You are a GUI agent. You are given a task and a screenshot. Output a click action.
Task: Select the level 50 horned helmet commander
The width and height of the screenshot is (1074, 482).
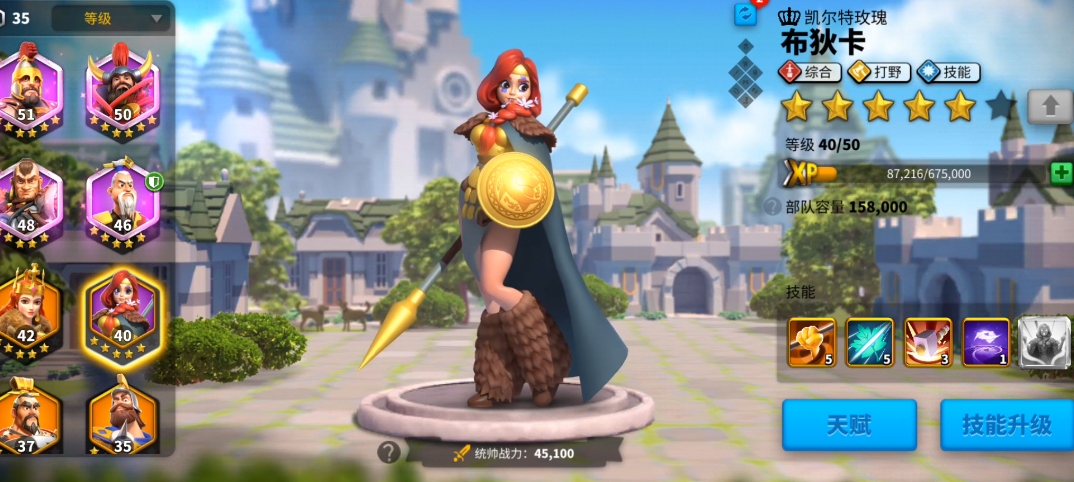tap(123, 85)
